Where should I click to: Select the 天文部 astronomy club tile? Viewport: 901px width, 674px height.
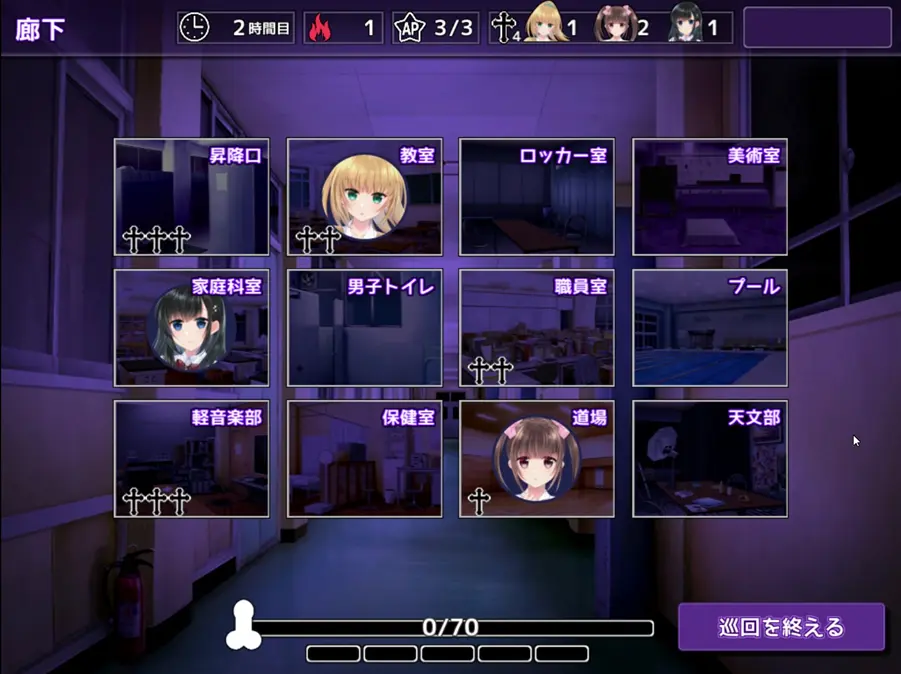pos(709,459)
